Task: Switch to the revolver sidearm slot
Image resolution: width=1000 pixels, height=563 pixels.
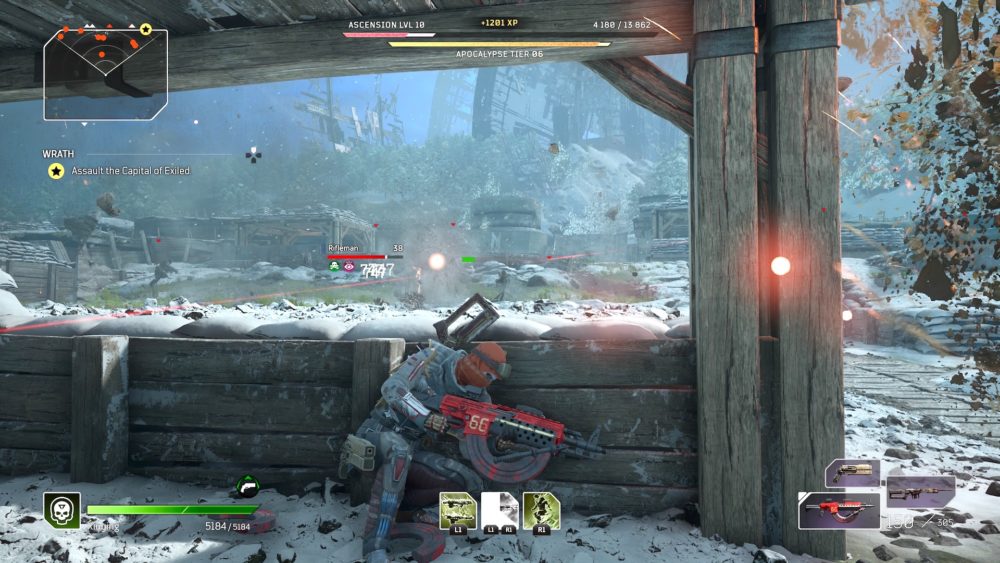Action: (x=852, y=473)
